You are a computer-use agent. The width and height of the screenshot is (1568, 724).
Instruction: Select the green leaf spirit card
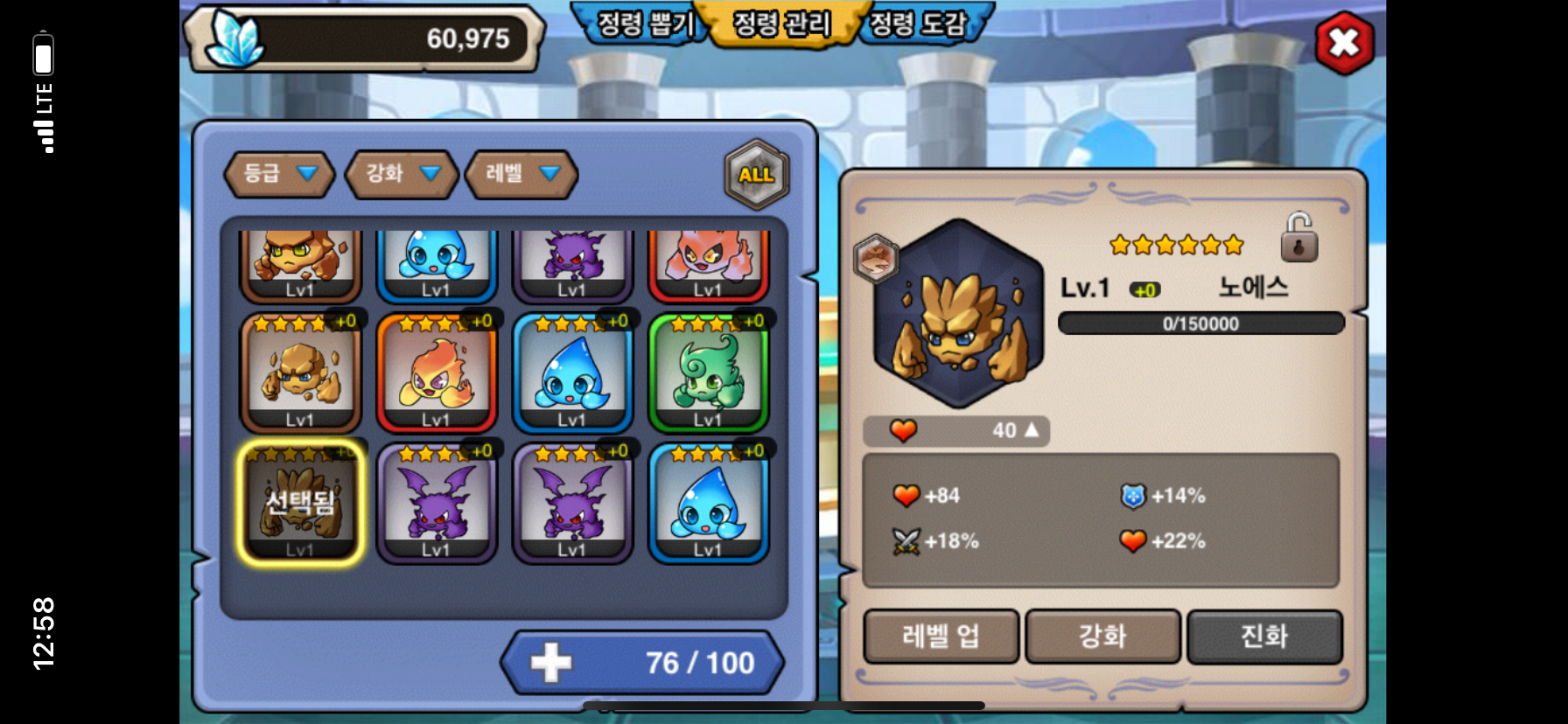[x=708, y=373]
